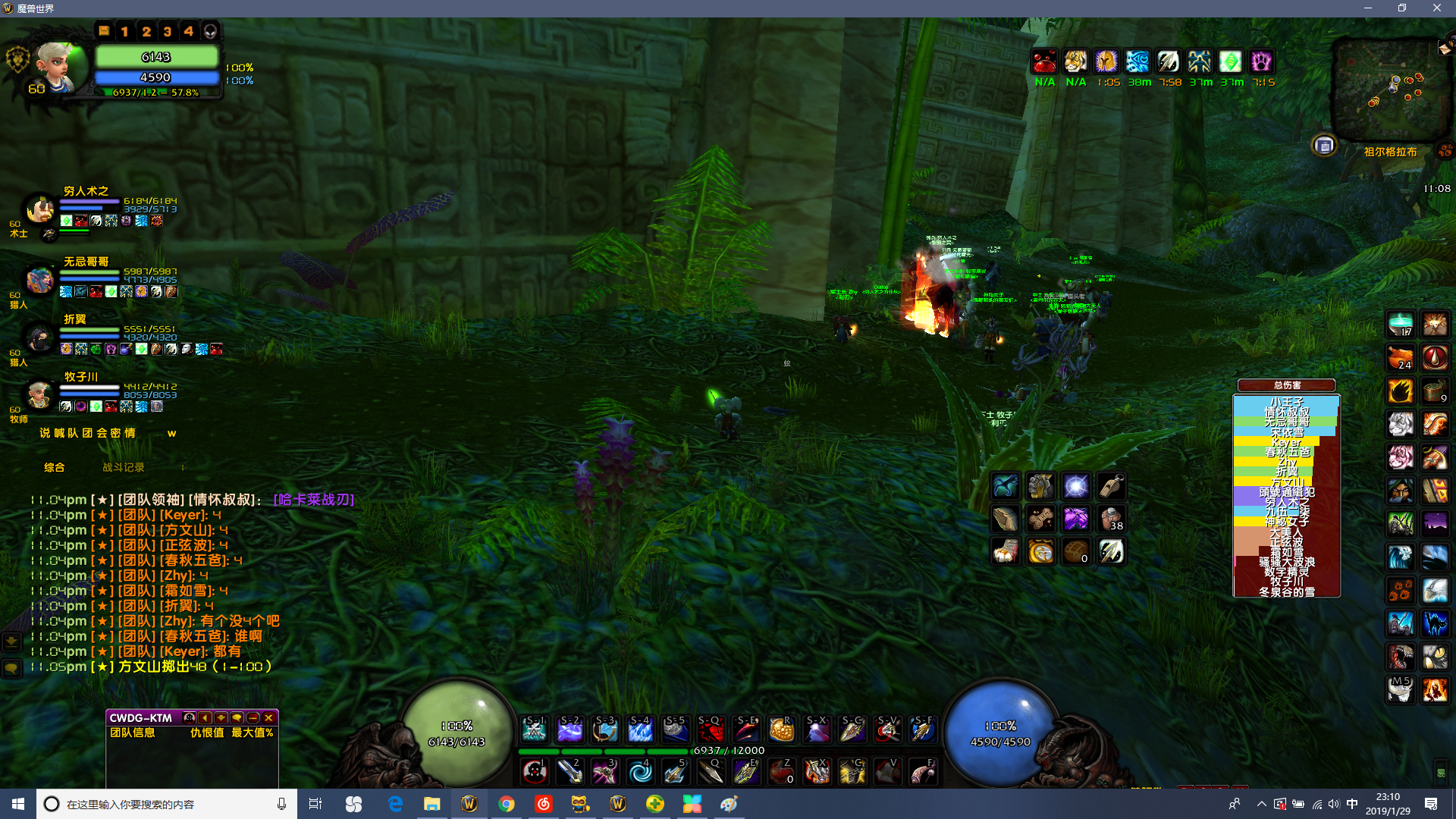This screenshot has height=819, width=1456.
Task: Use the S-Q red beast ability
Action: click(x=711, y=730)
